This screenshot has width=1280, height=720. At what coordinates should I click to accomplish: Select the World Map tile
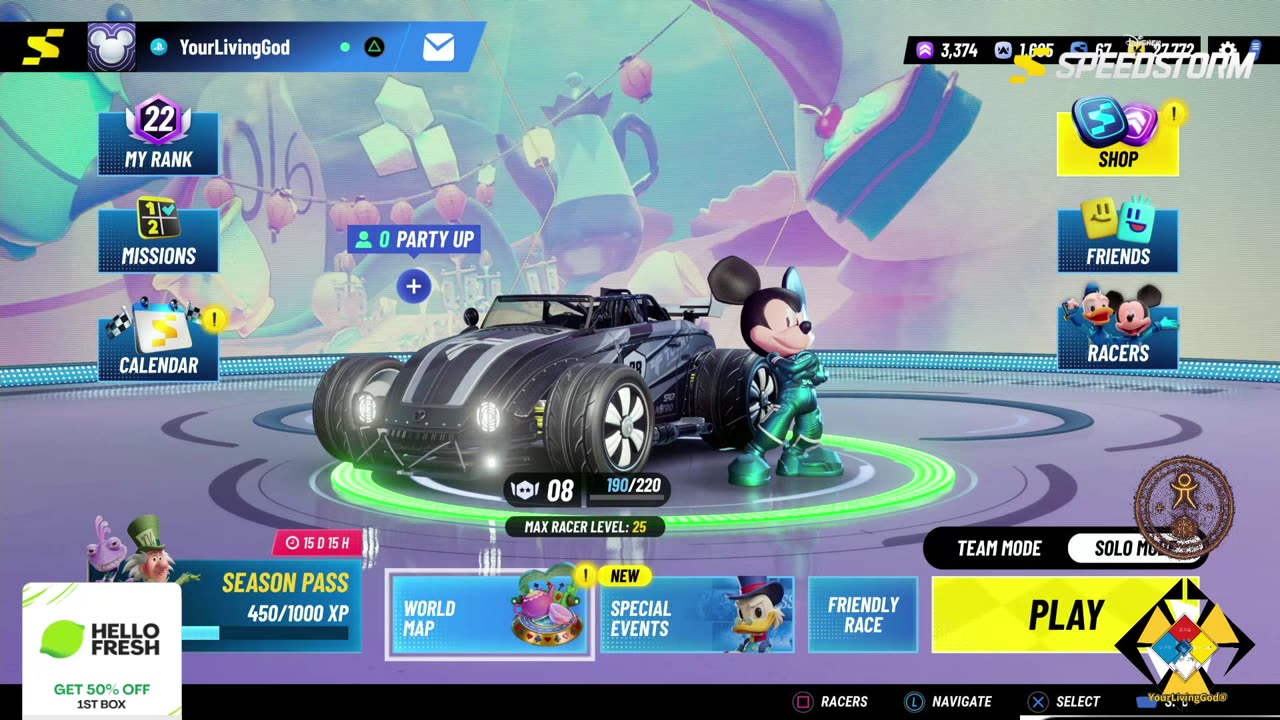[489, 616]
